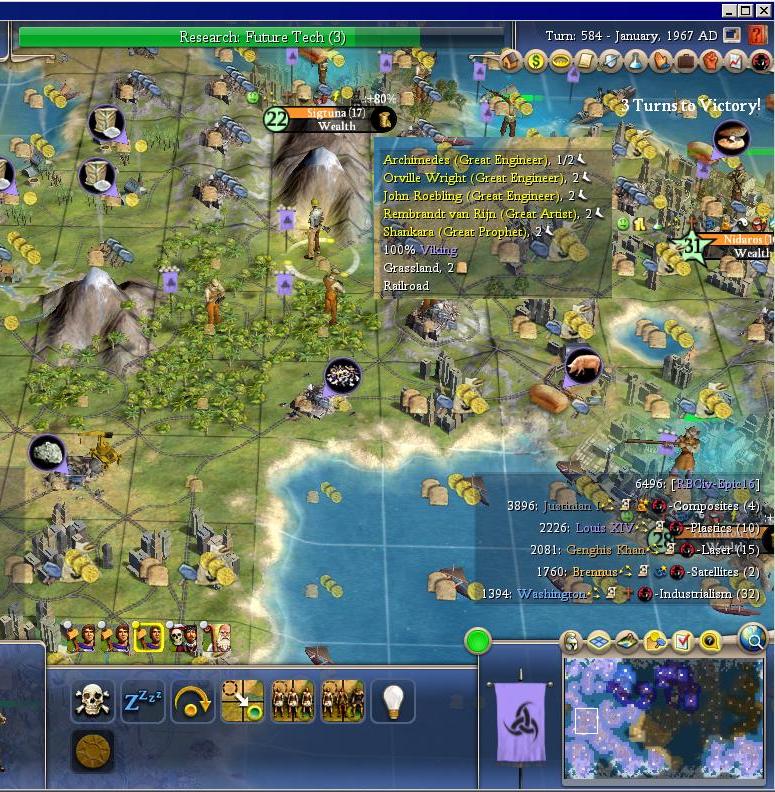
Task: Open the Victory info graph icon
Action: pyautogui.click(x=735, y=61)
